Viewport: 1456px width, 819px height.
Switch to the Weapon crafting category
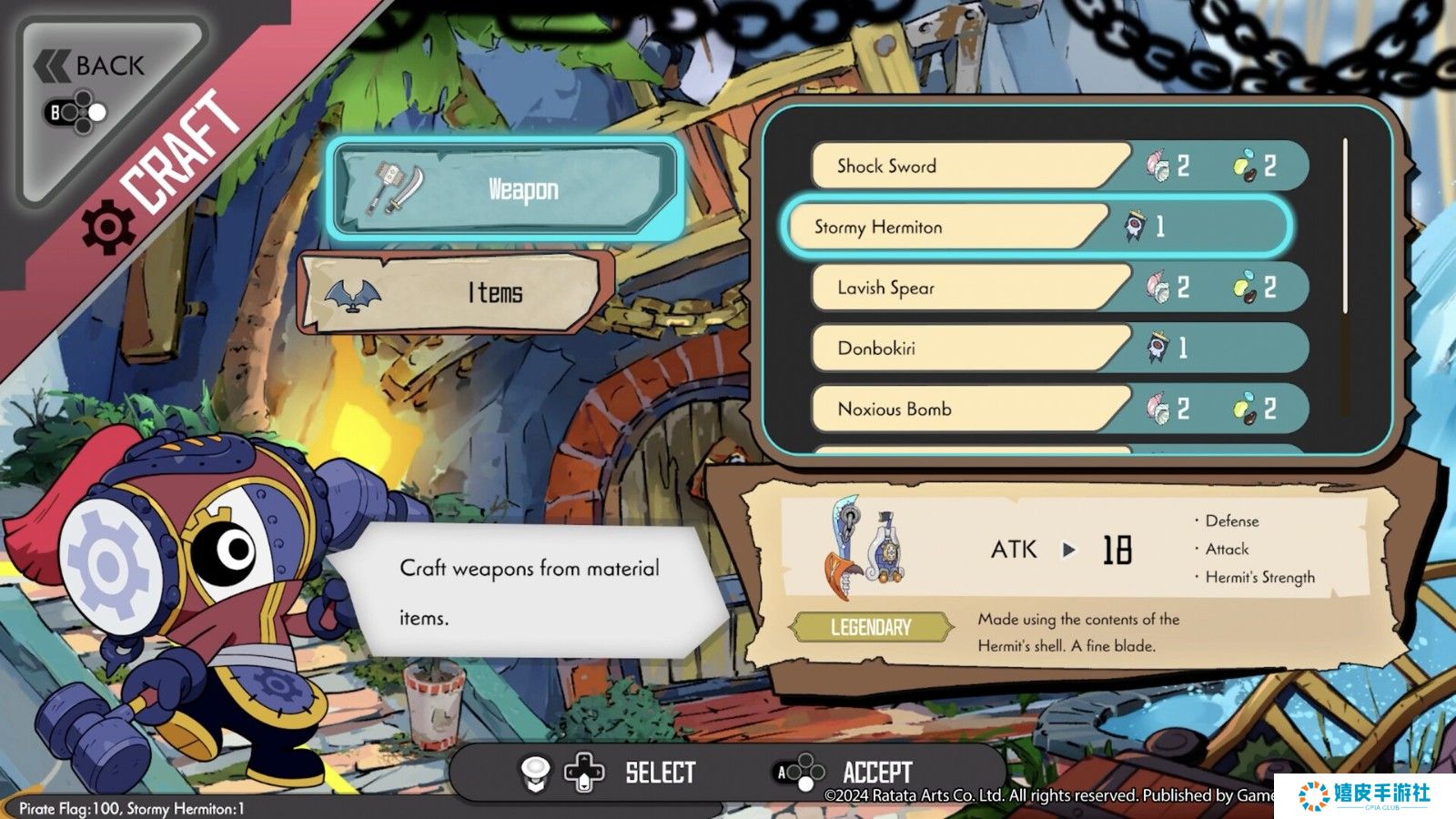506,189
